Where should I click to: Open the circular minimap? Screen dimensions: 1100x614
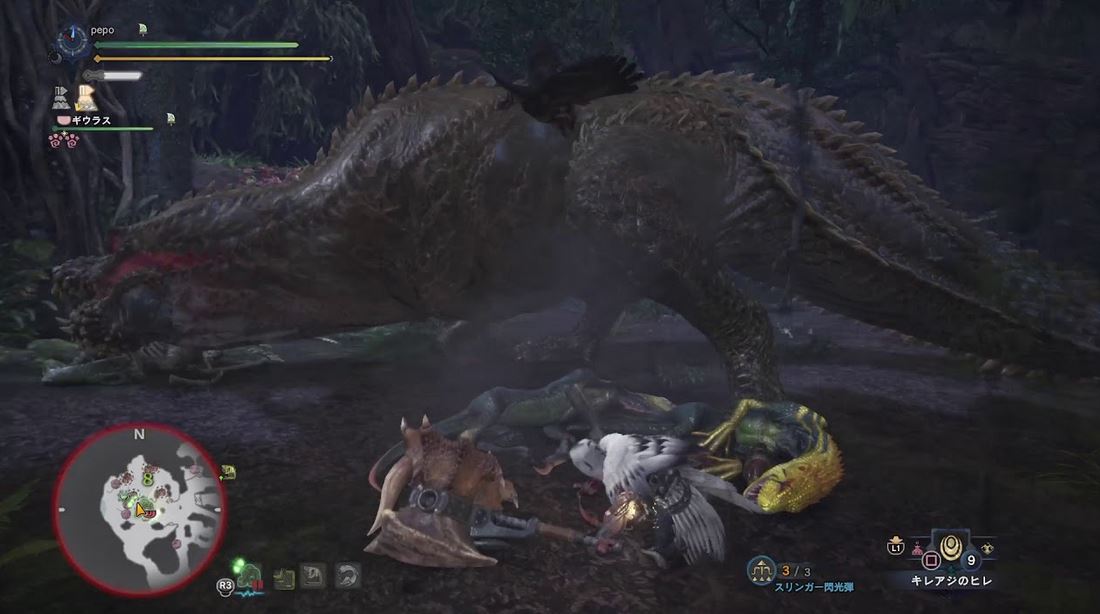[140, 508]
